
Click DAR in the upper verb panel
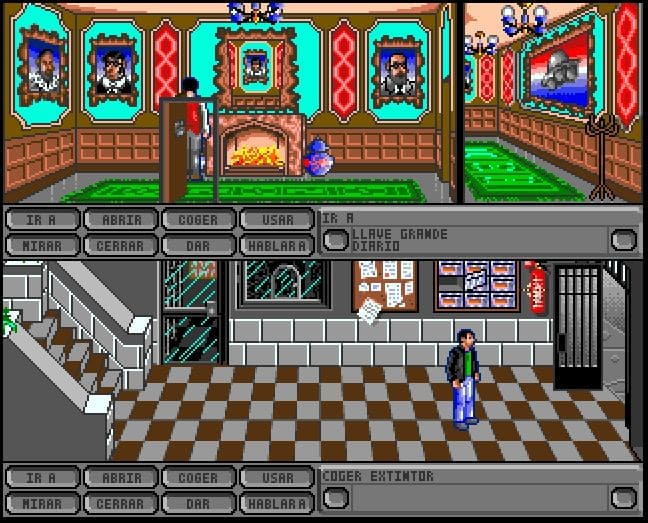[197, 244]
